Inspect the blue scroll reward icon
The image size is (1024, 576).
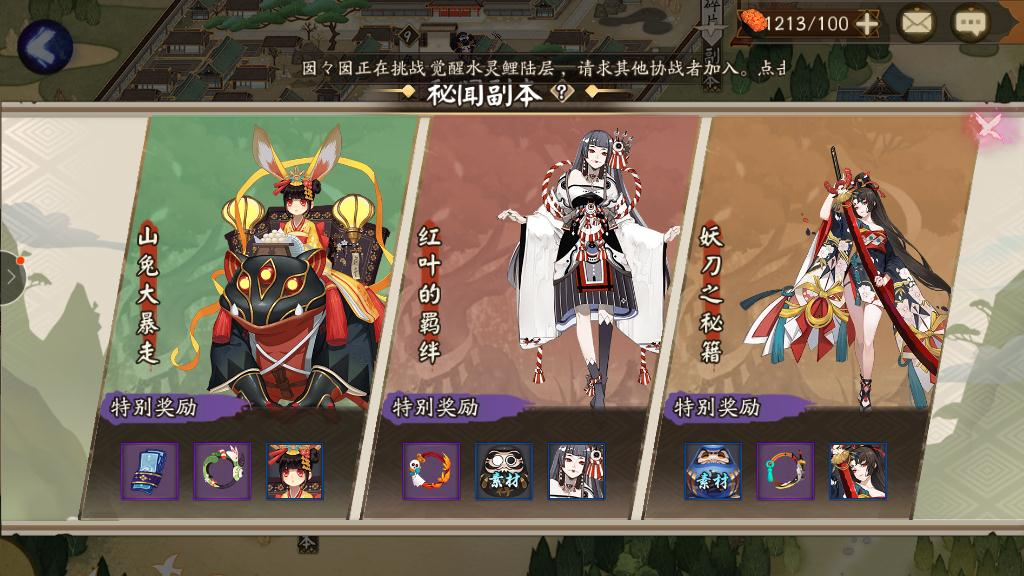(149, 471)
